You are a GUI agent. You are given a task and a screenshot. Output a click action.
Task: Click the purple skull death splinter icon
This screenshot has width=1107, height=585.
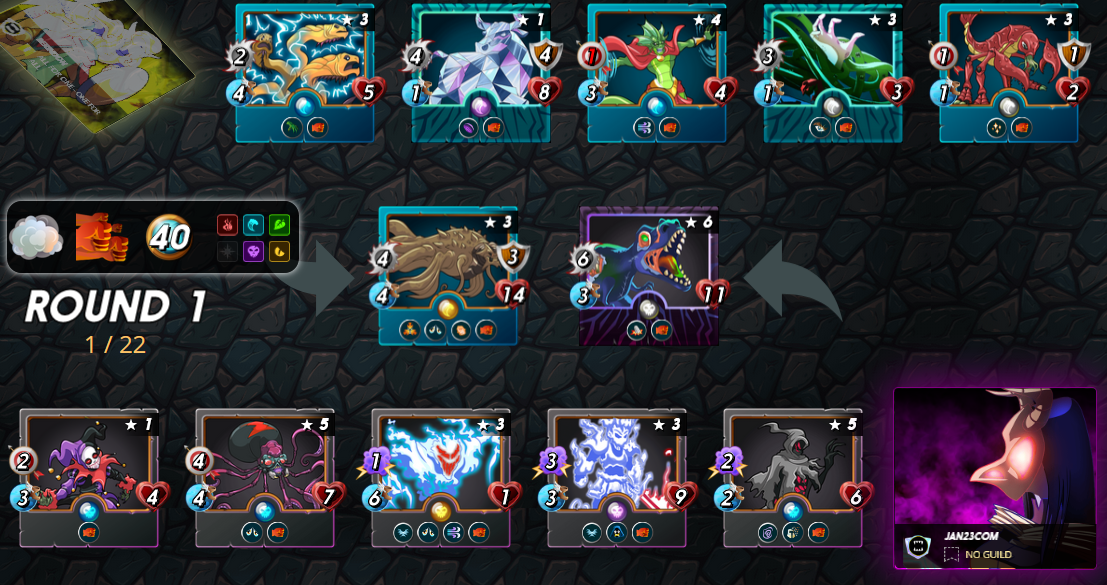point(253,251)
